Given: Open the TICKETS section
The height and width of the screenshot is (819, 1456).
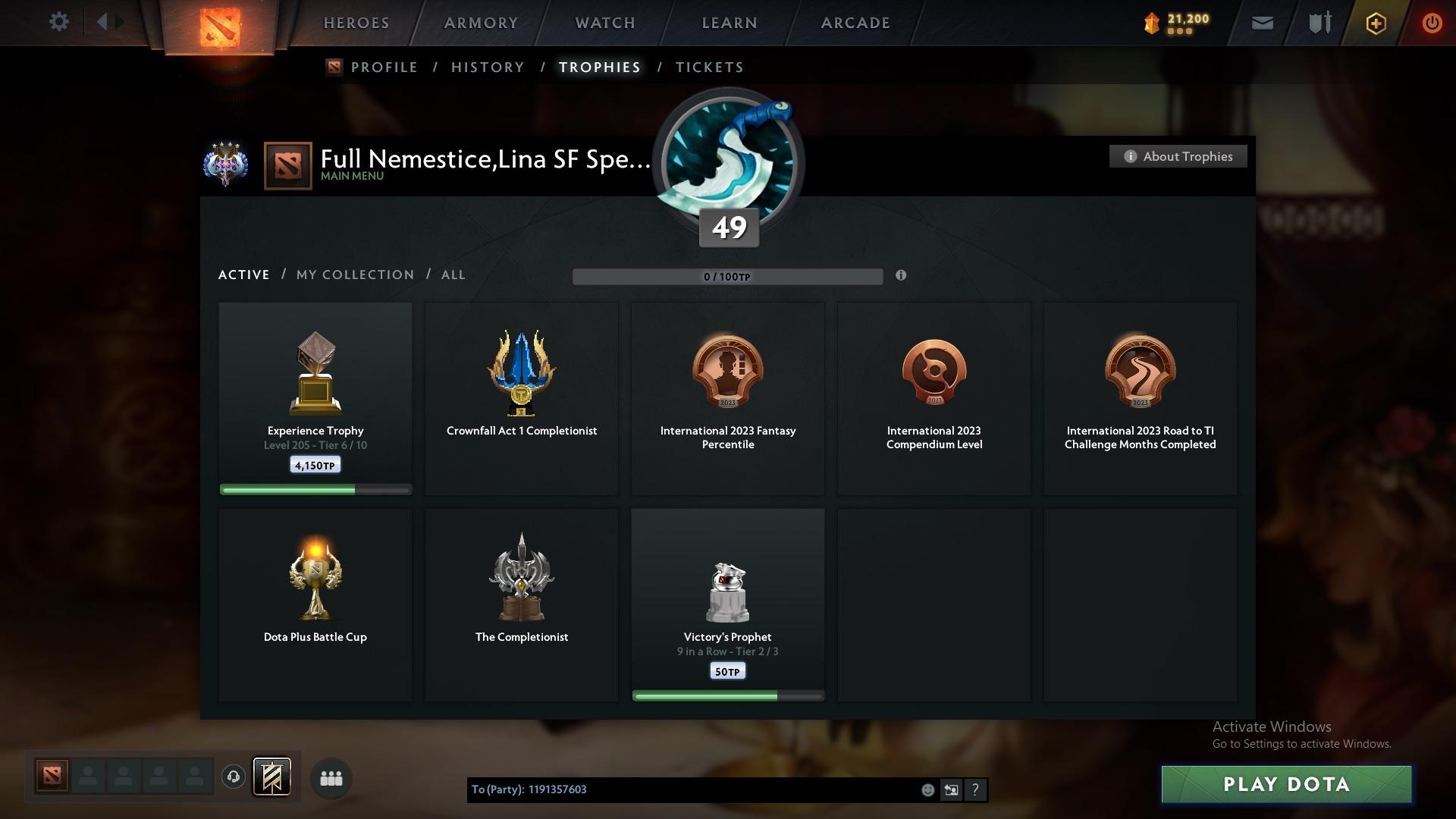Looking at the screenshot, I should (x=709, y=67).
